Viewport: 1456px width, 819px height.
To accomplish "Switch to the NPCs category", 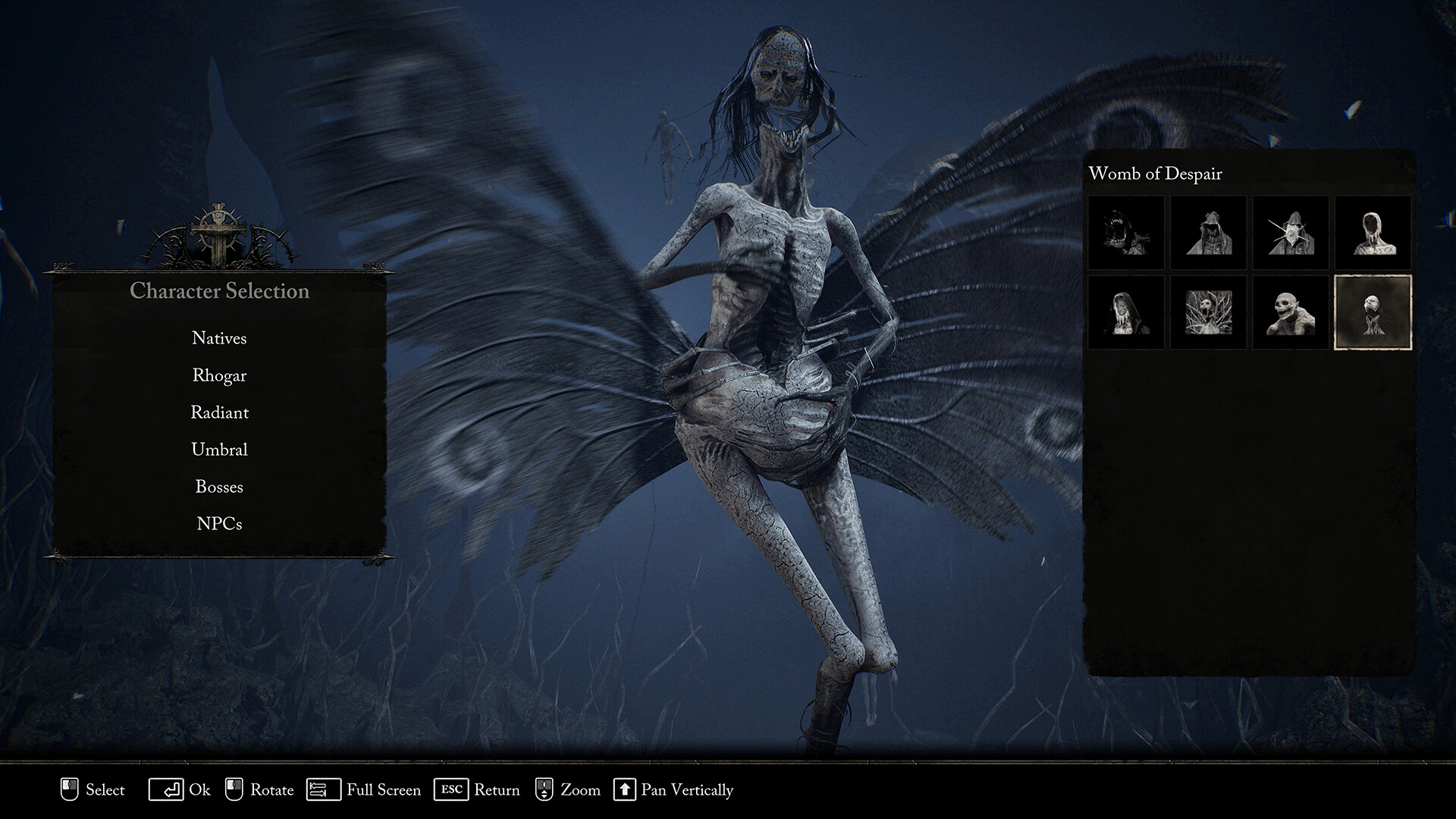I will (219, 522).
